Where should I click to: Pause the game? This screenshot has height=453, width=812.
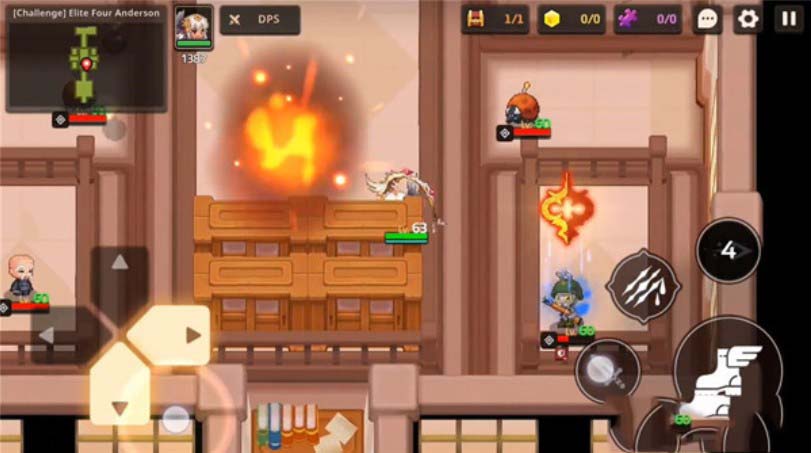coord(788,19)
